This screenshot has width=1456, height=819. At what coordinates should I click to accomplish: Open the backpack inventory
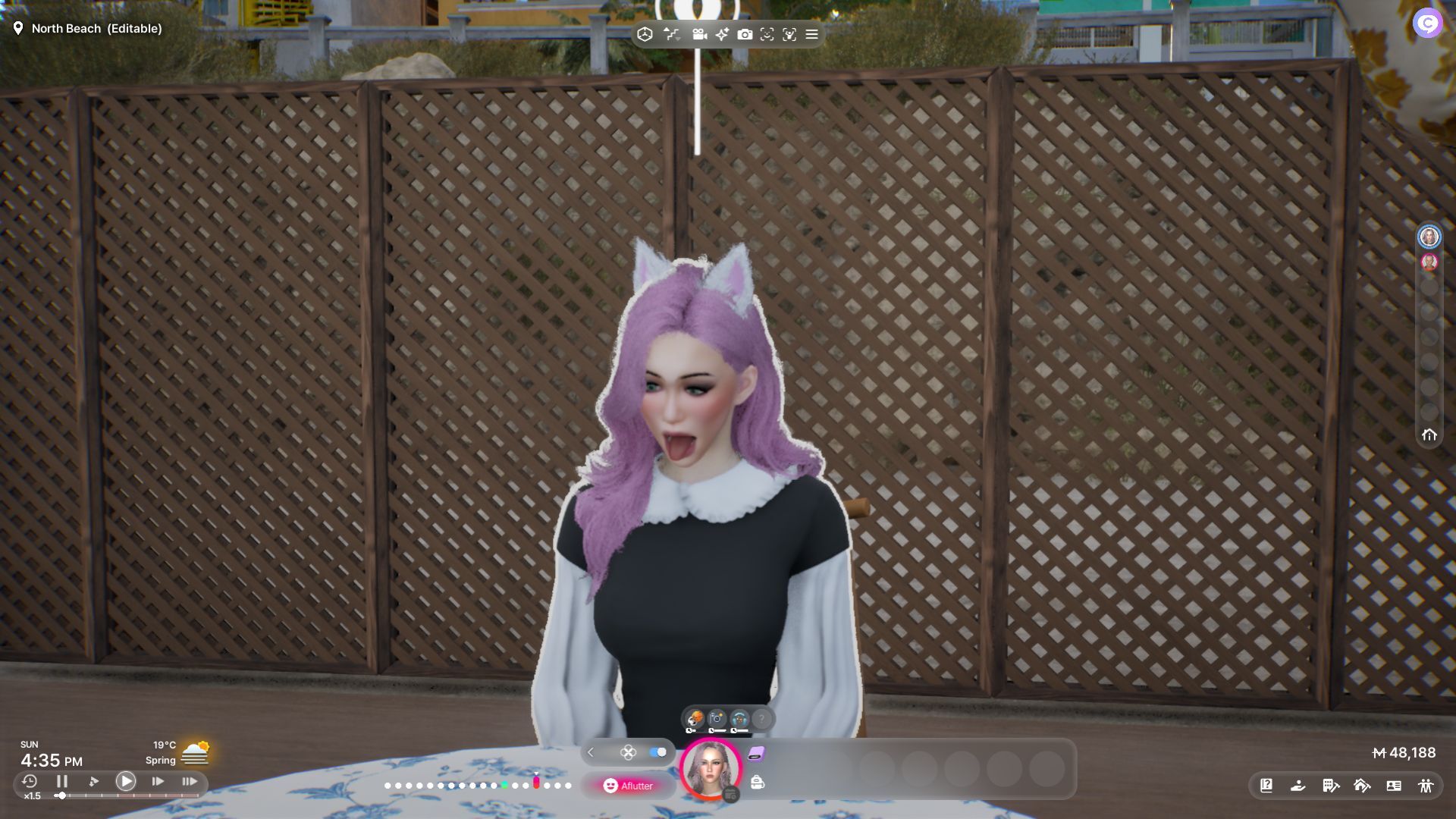[757, 782]
